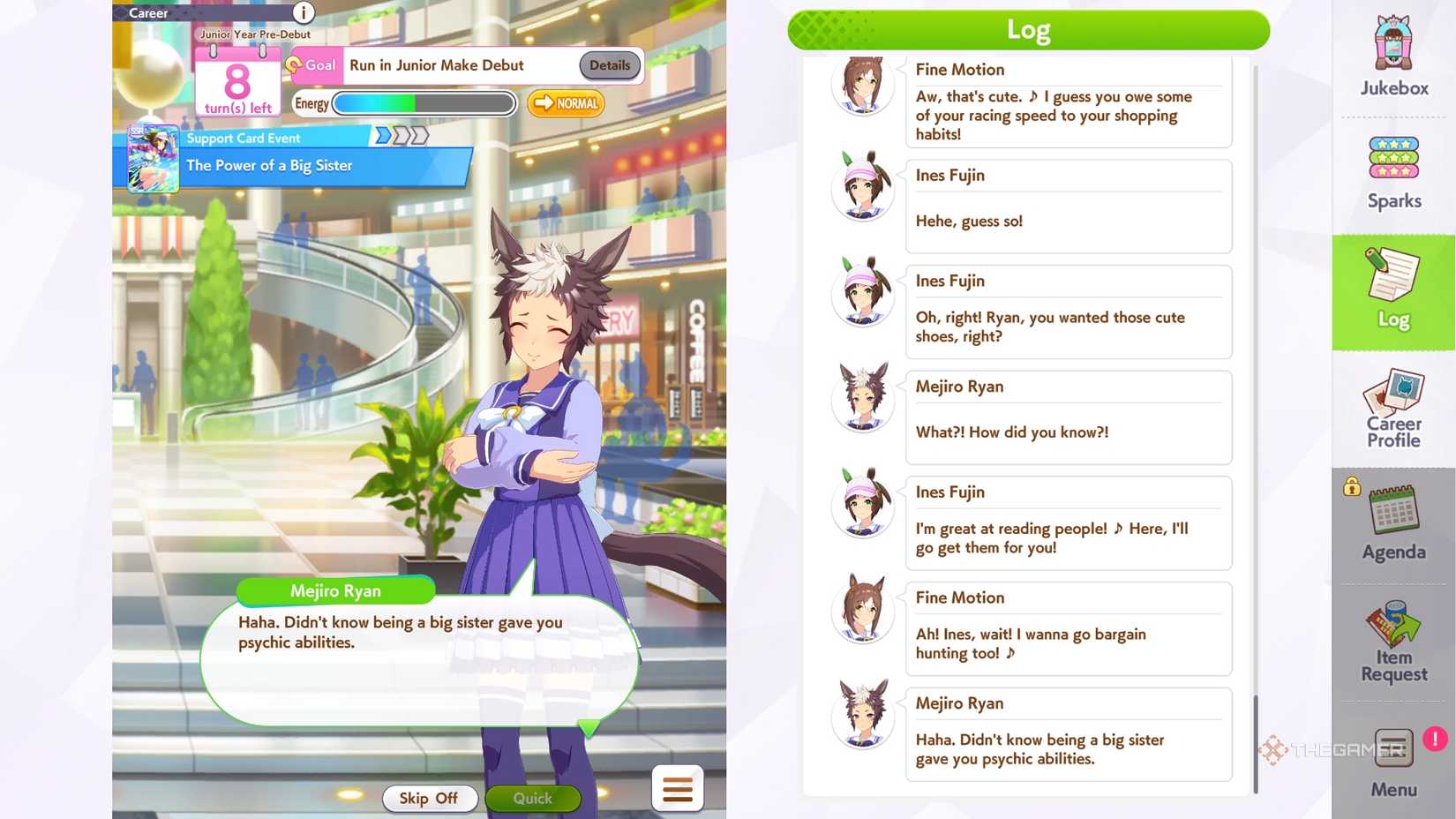Viewport: 1456px width, 819px height.
Task: View the SSR support card thumbnail
Action: (152, 159)
